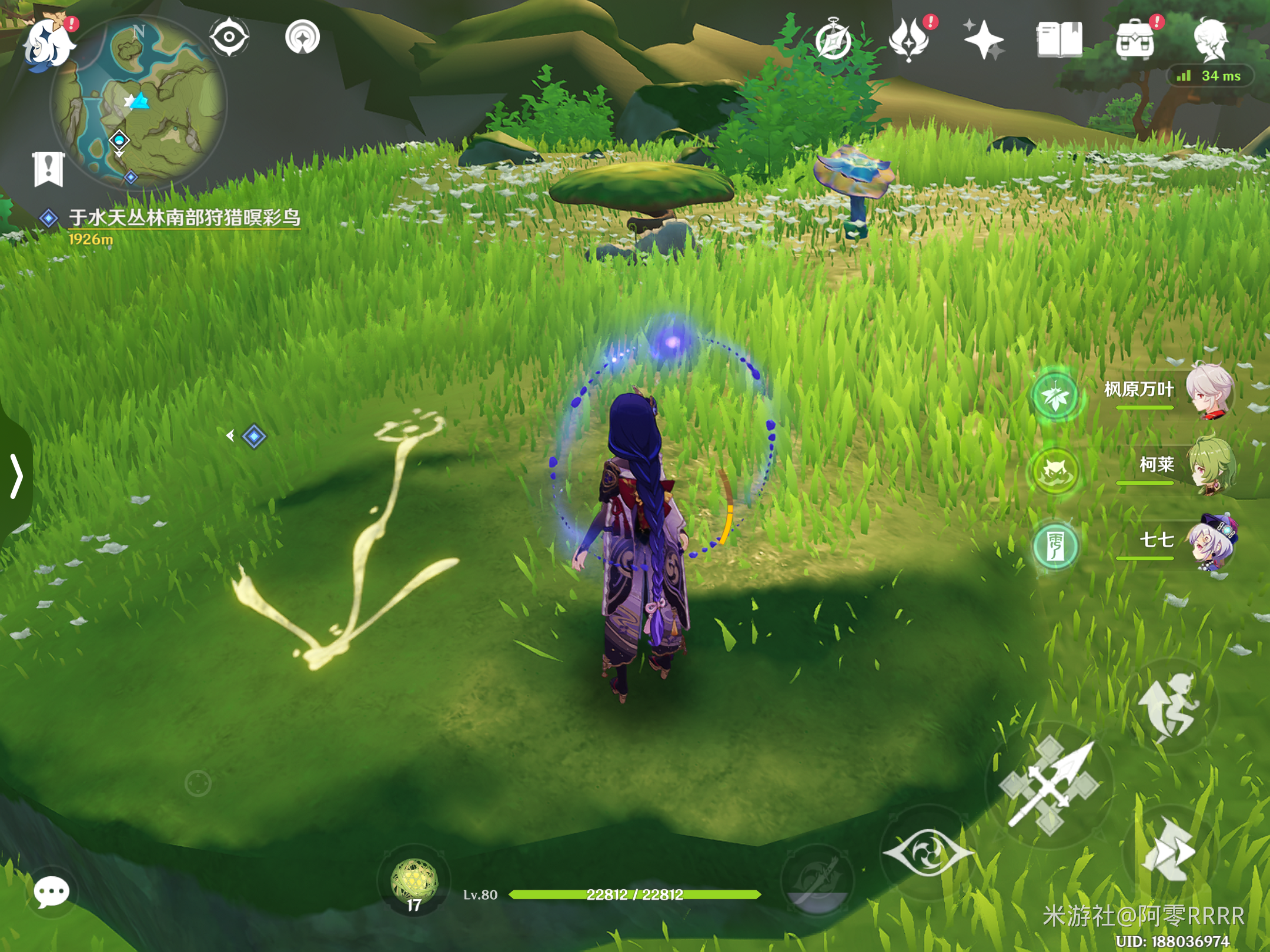Click the tracked quest objective text
The height and width of the screenshot is (952, 1270).
point(184,217)
